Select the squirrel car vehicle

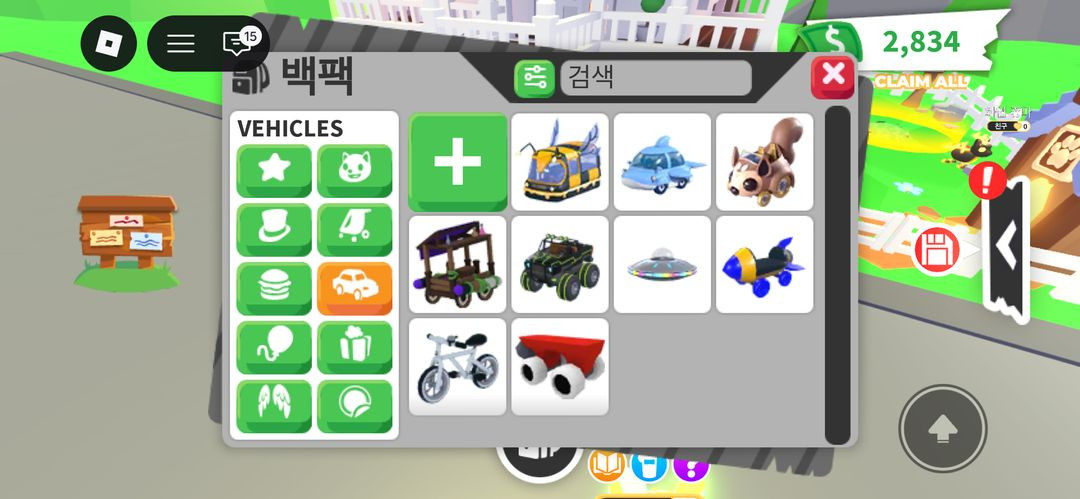[x=764, y=162]
